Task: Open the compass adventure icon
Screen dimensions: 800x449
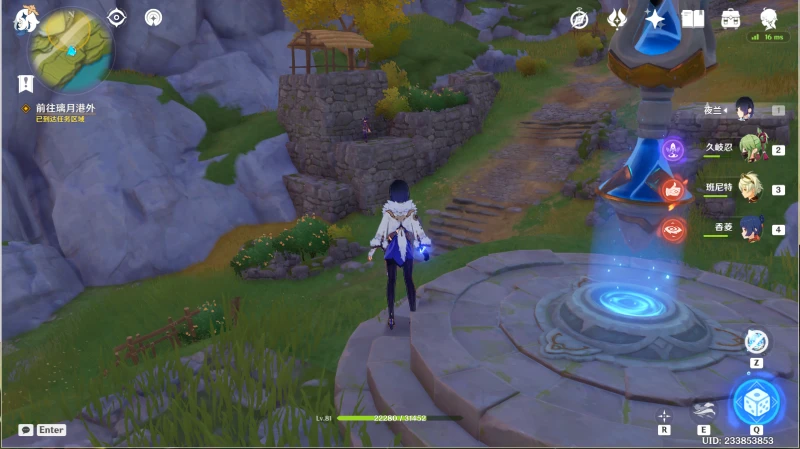Action: click(579, 18)
